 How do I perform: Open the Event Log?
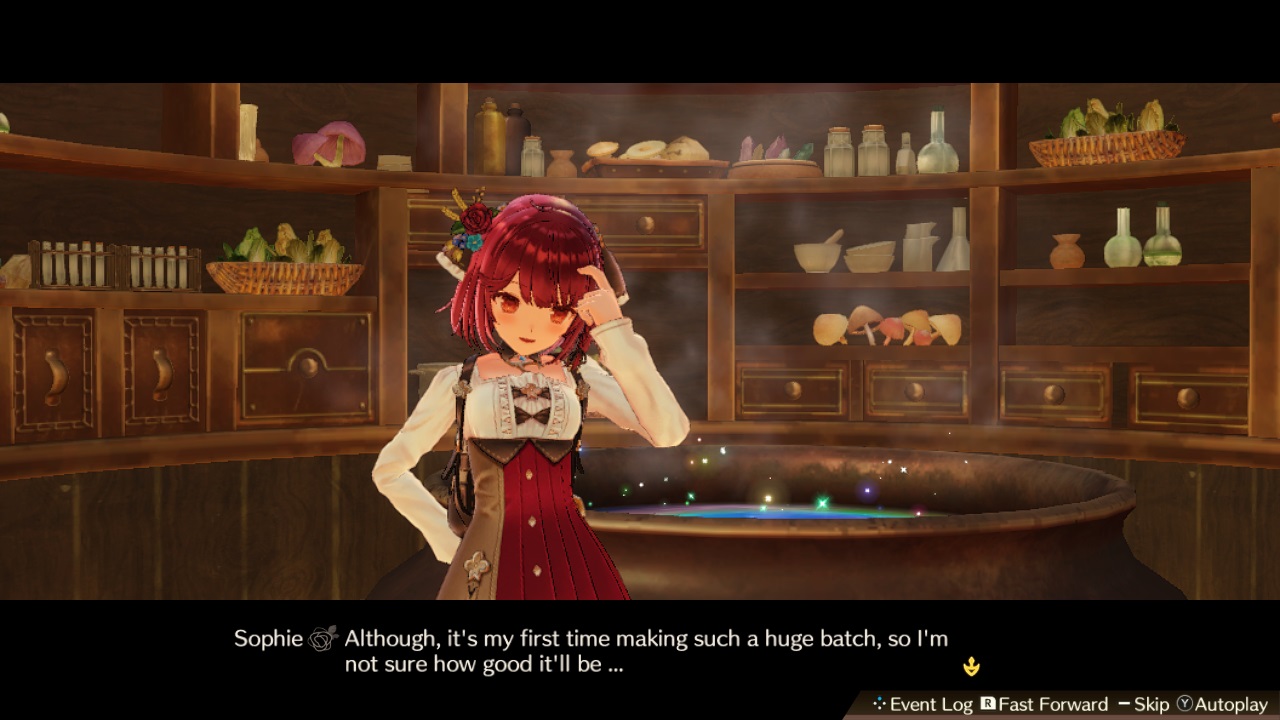tap(932, 704)
